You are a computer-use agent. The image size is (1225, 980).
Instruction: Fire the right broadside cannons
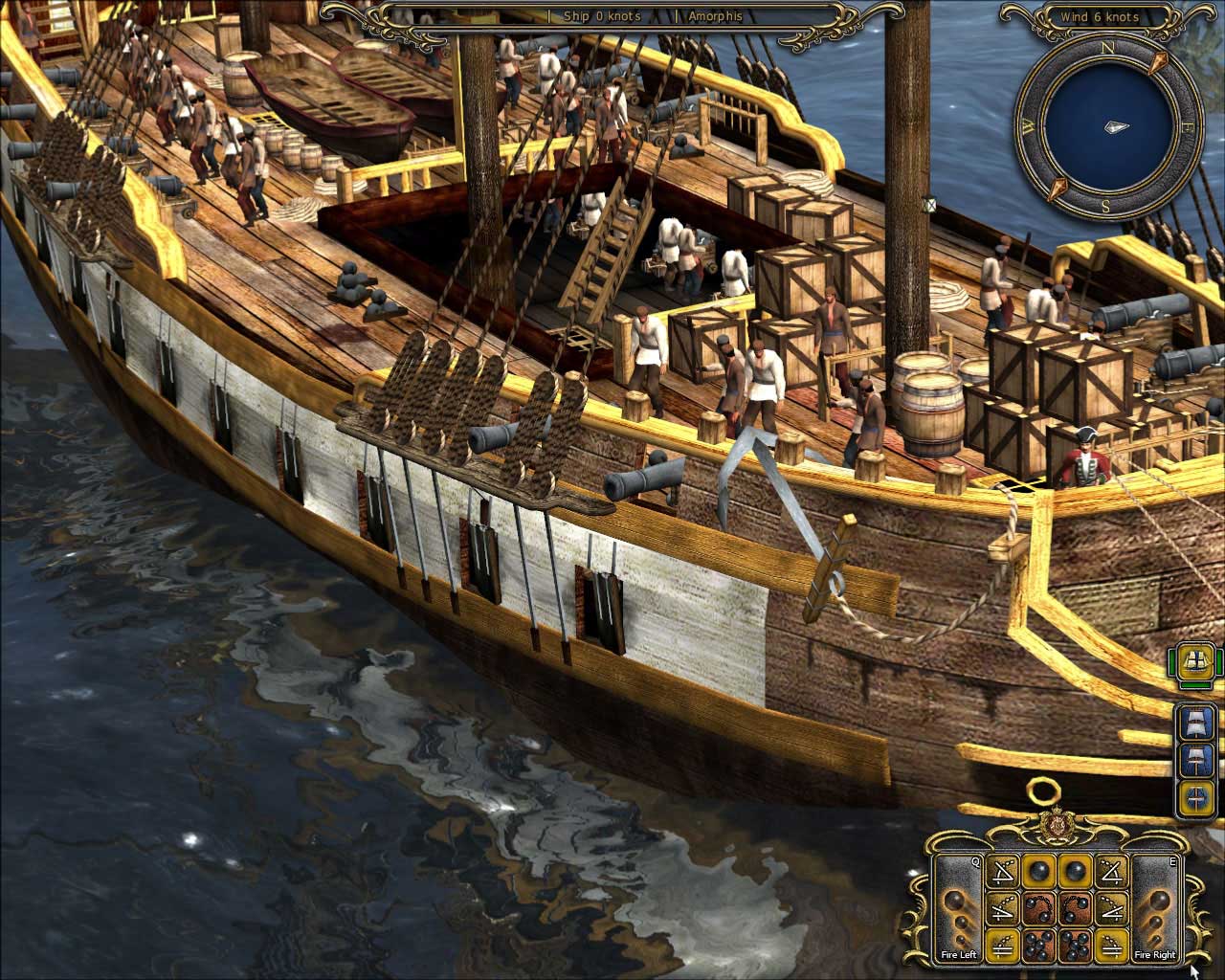(x=1154, y=910)
